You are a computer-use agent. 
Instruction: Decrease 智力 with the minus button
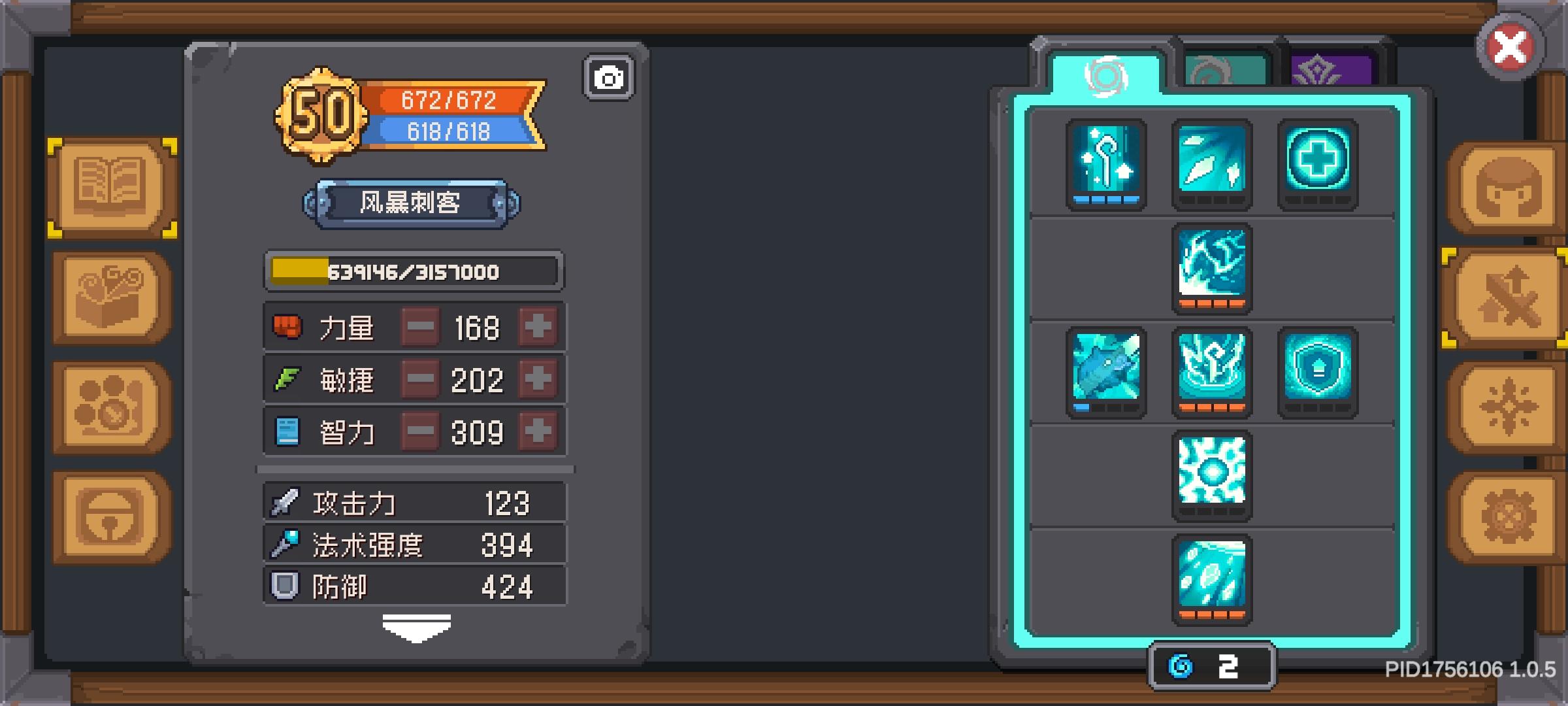(x=421, y=431)
